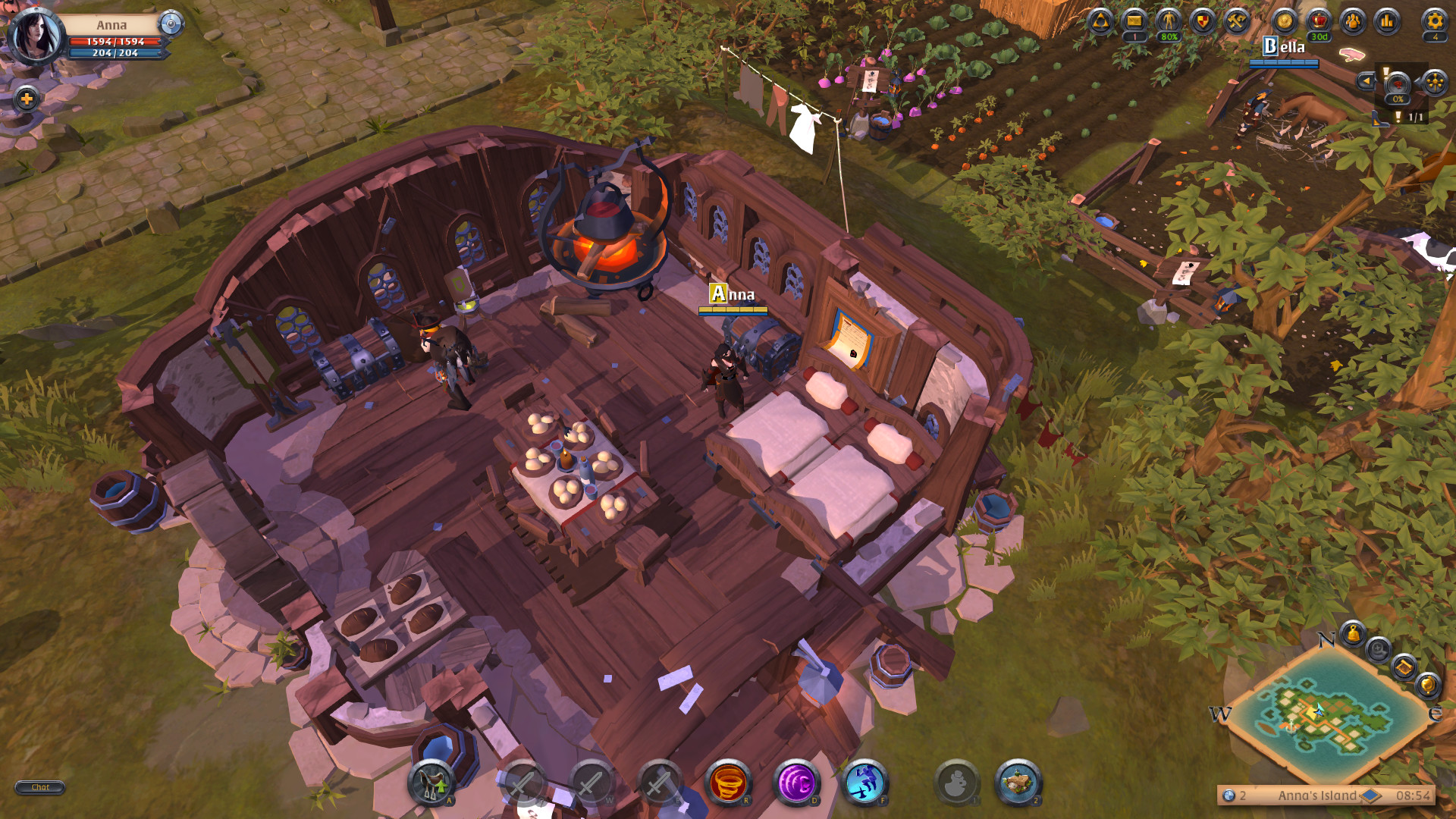Open the character body inventory icon

tap(1169, 21)
